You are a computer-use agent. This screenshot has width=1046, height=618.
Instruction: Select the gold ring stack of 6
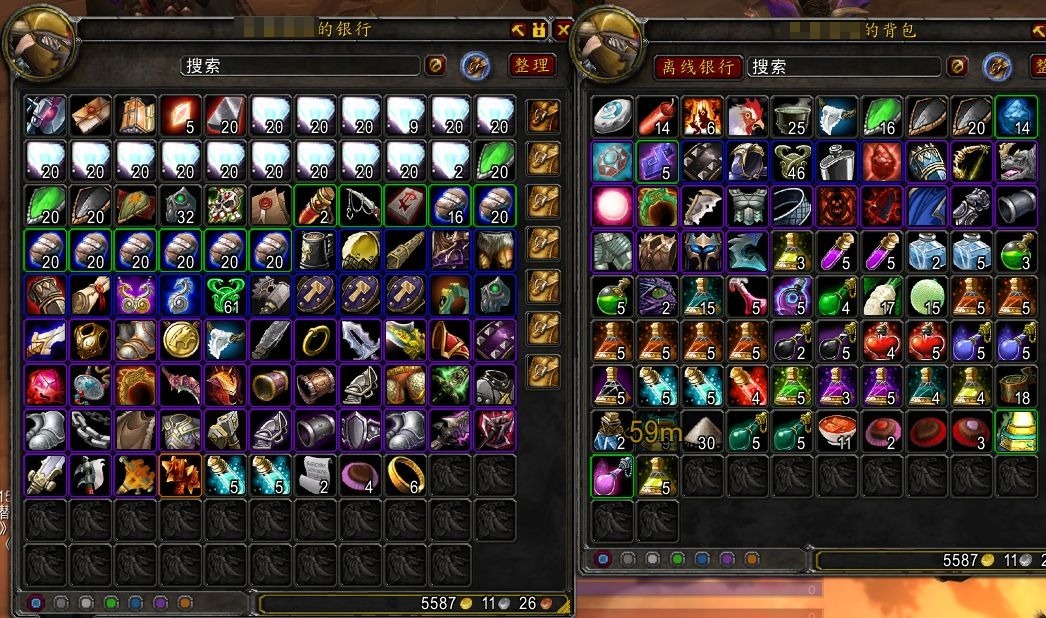[x=405, y=476]
